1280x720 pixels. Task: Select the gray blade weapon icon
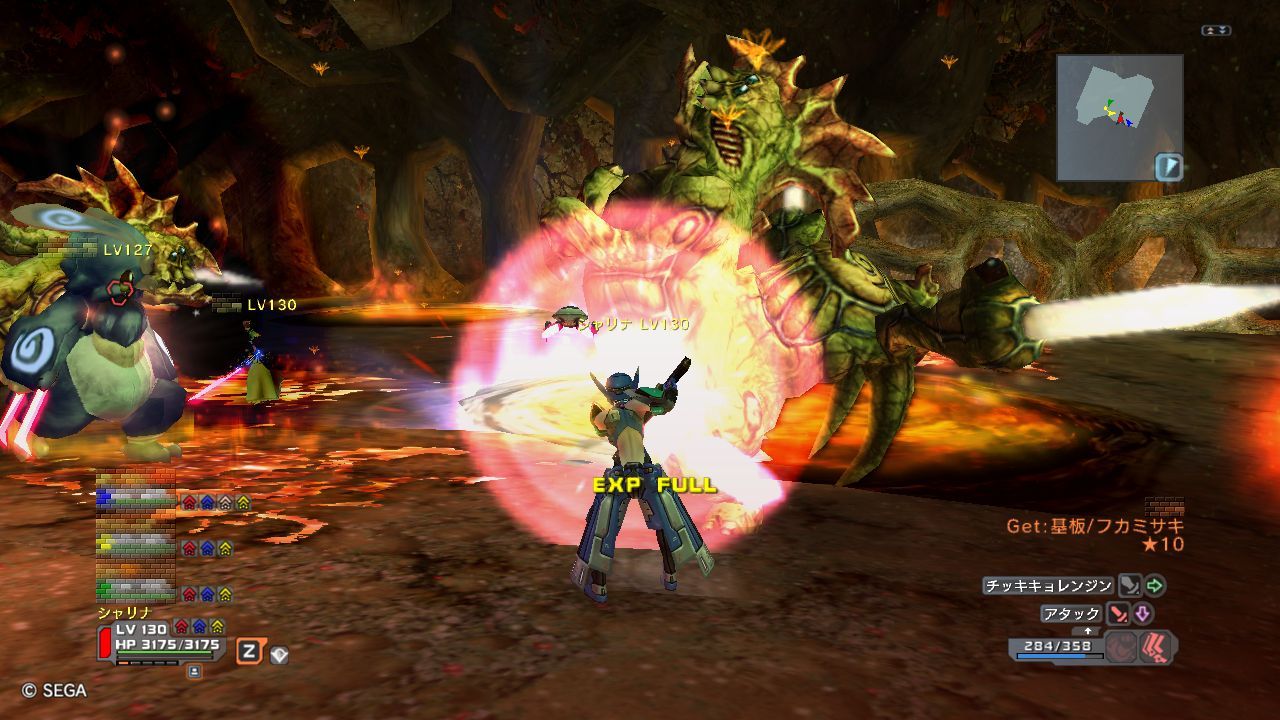point(1129,586)
